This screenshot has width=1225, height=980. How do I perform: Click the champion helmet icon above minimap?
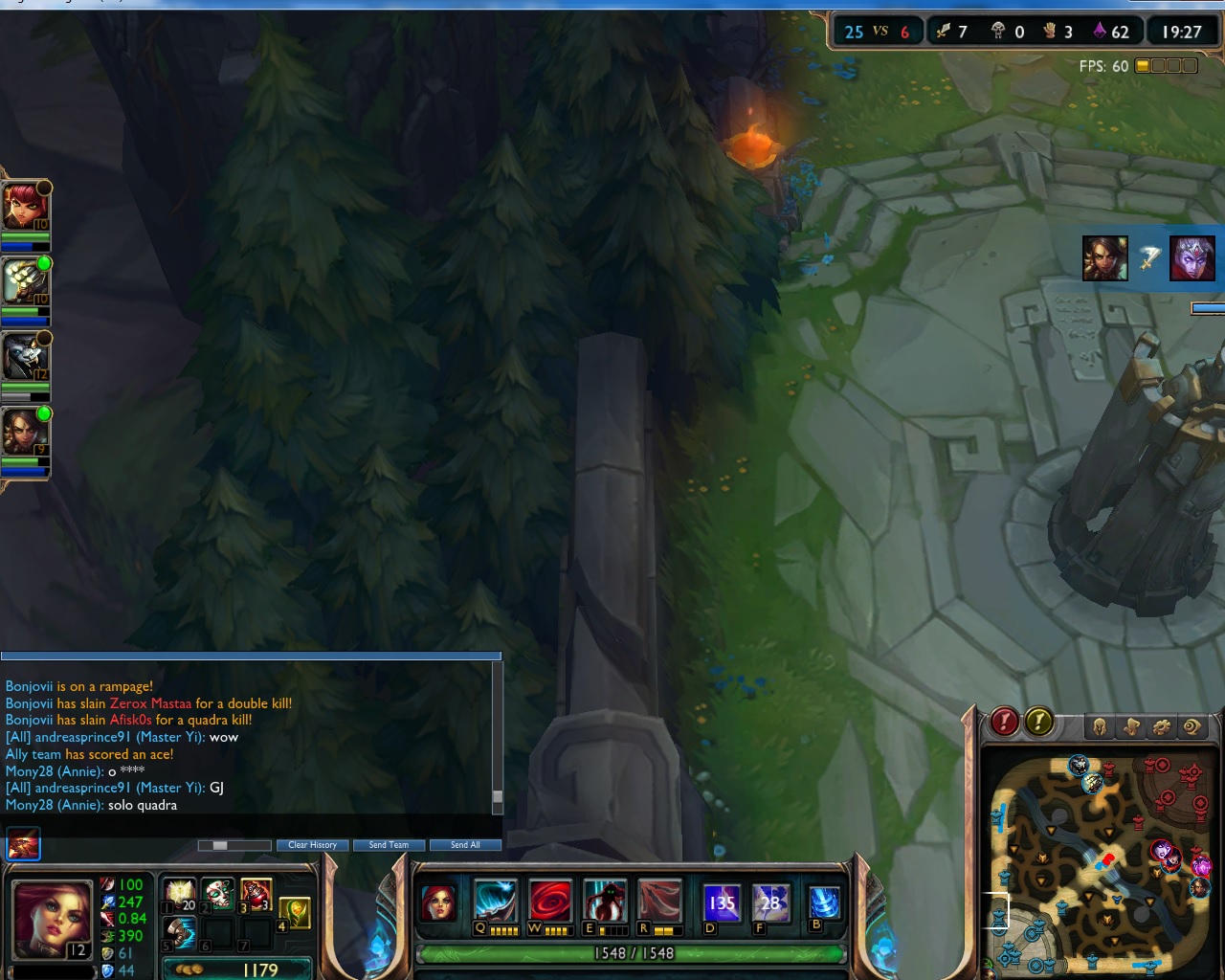(x=1100, y=725)
